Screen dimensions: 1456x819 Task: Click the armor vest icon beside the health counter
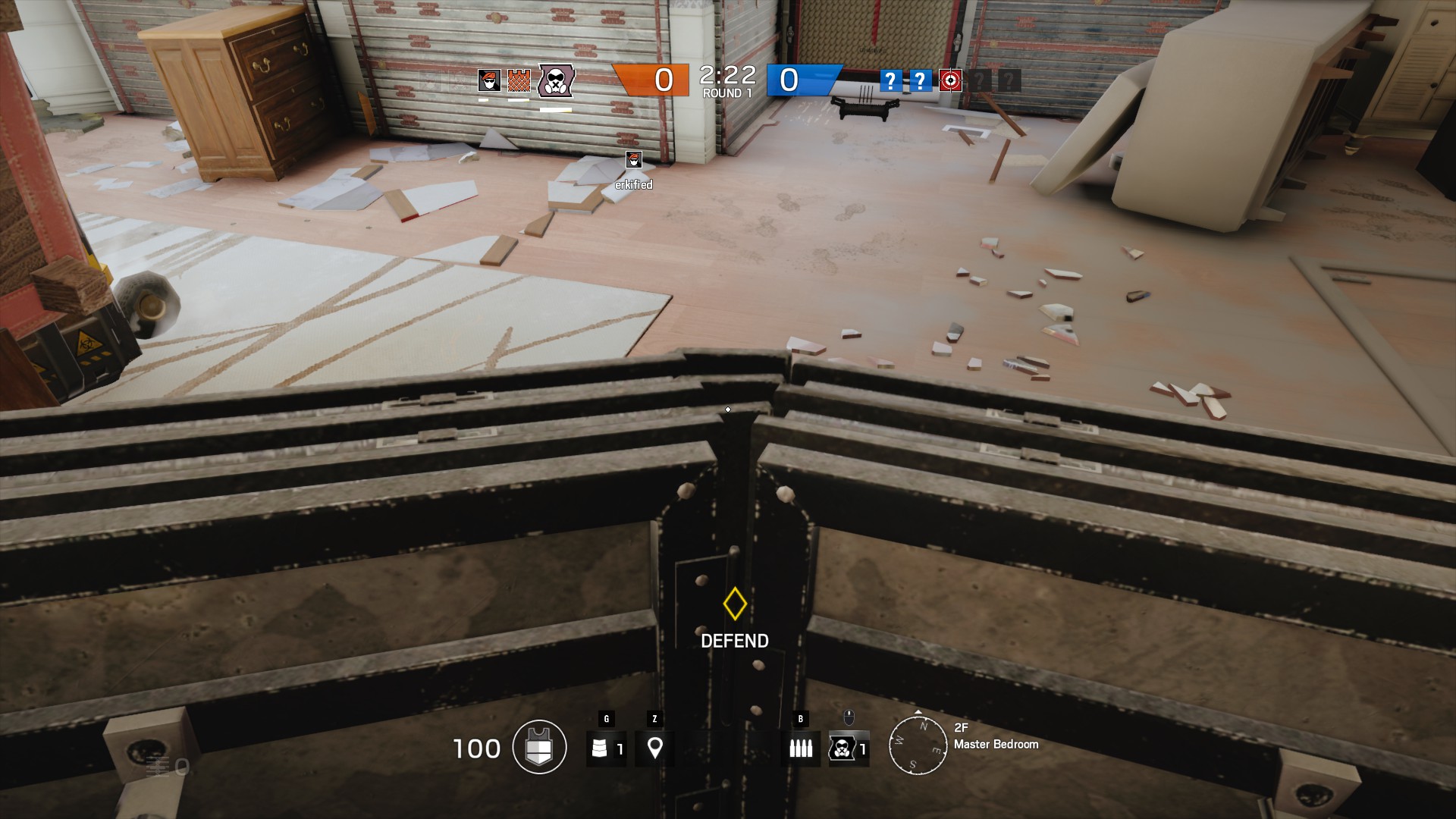point(538,747)
